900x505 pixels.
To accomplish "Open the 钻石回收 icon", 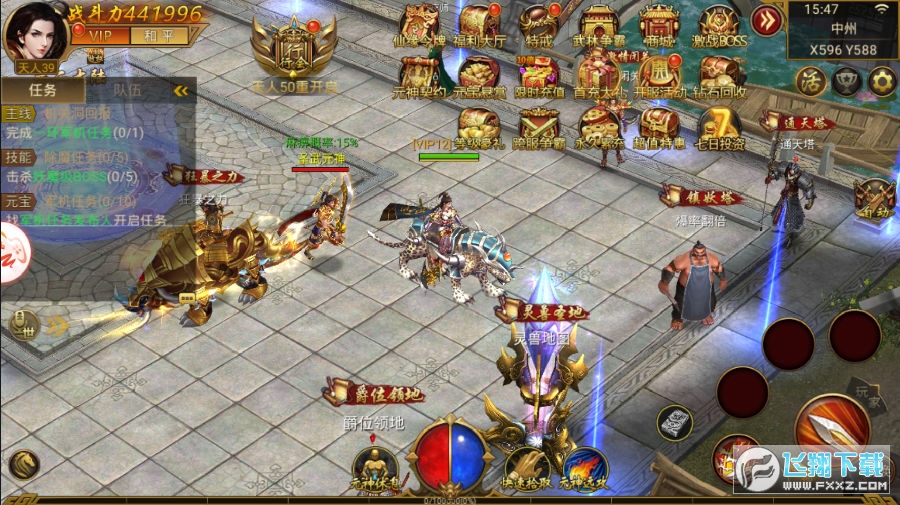I will [x=718, y=73].
